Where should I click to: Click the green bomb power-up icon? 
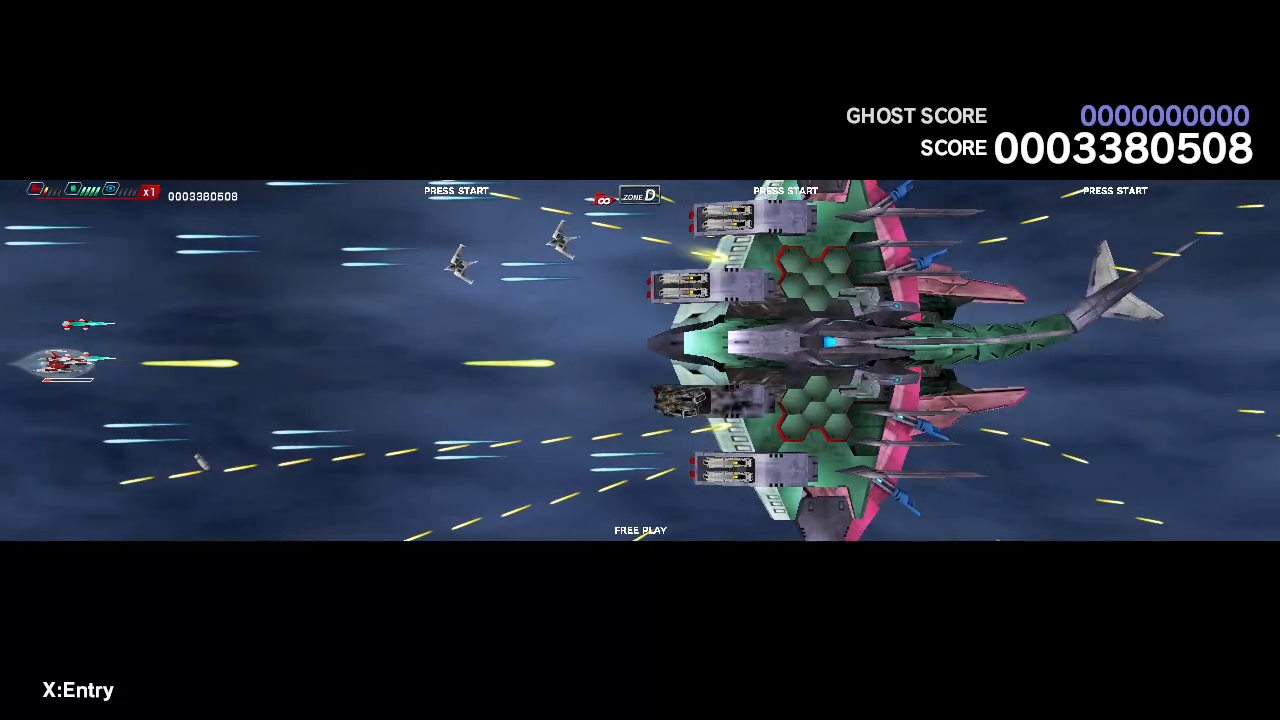(x=73, y=190)
